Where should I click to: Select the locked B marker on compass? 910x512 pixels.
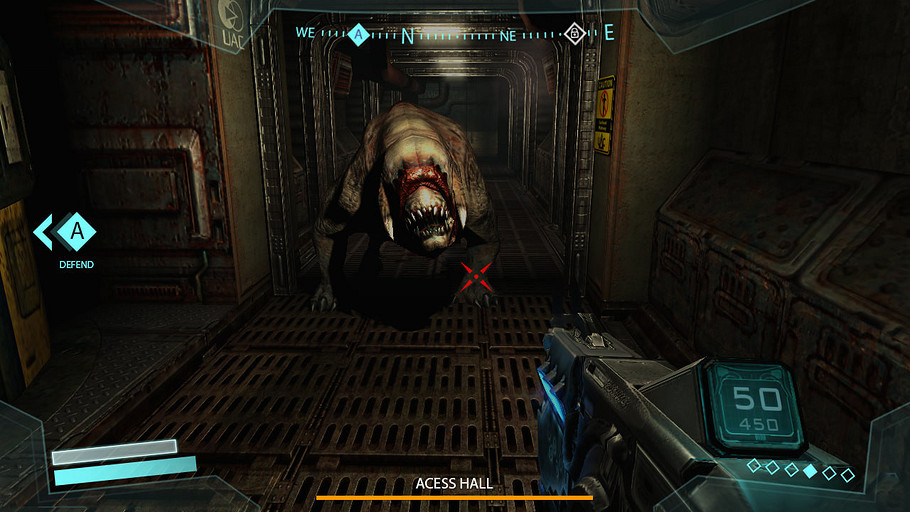click(574, 34)
